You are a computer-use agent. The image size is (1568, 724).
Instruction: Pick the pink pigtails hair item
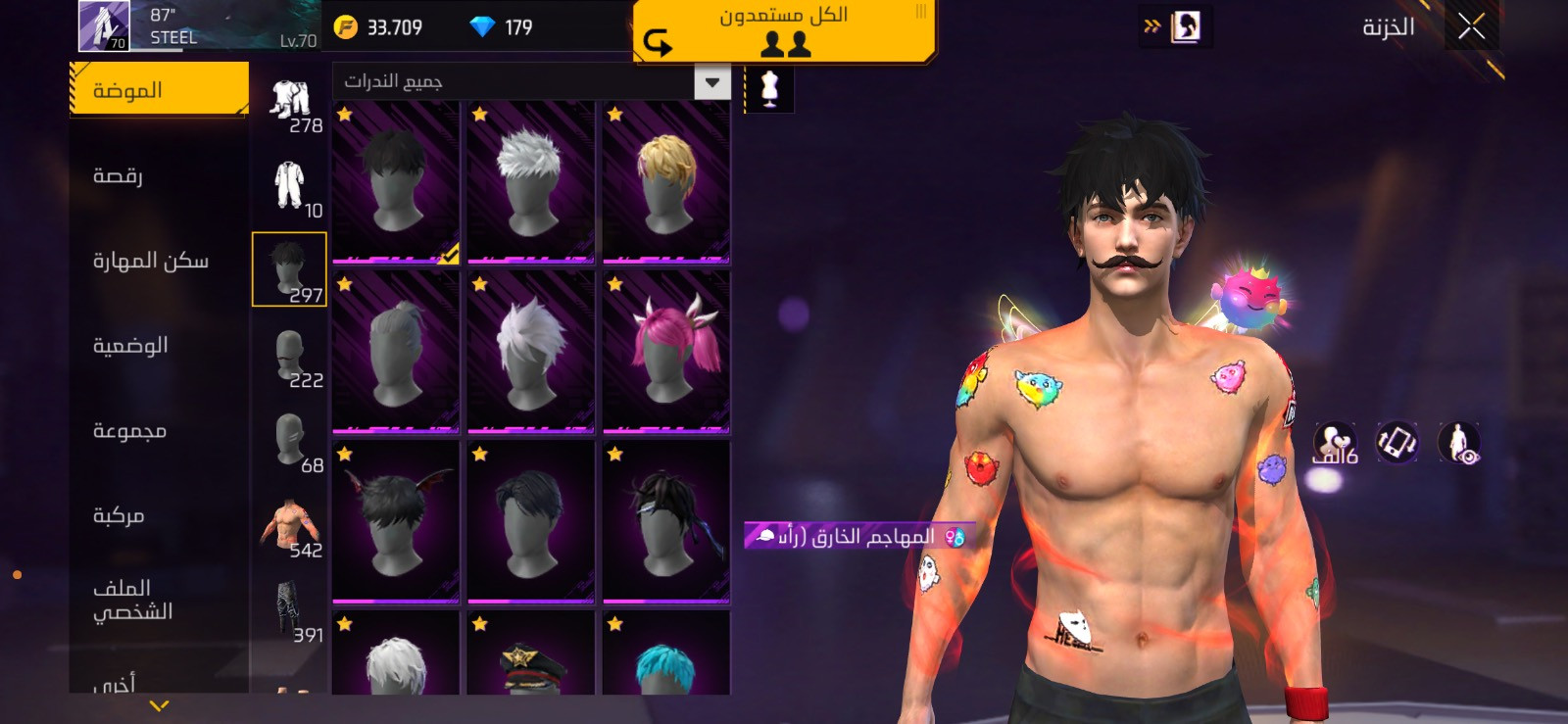click(666, 352)
